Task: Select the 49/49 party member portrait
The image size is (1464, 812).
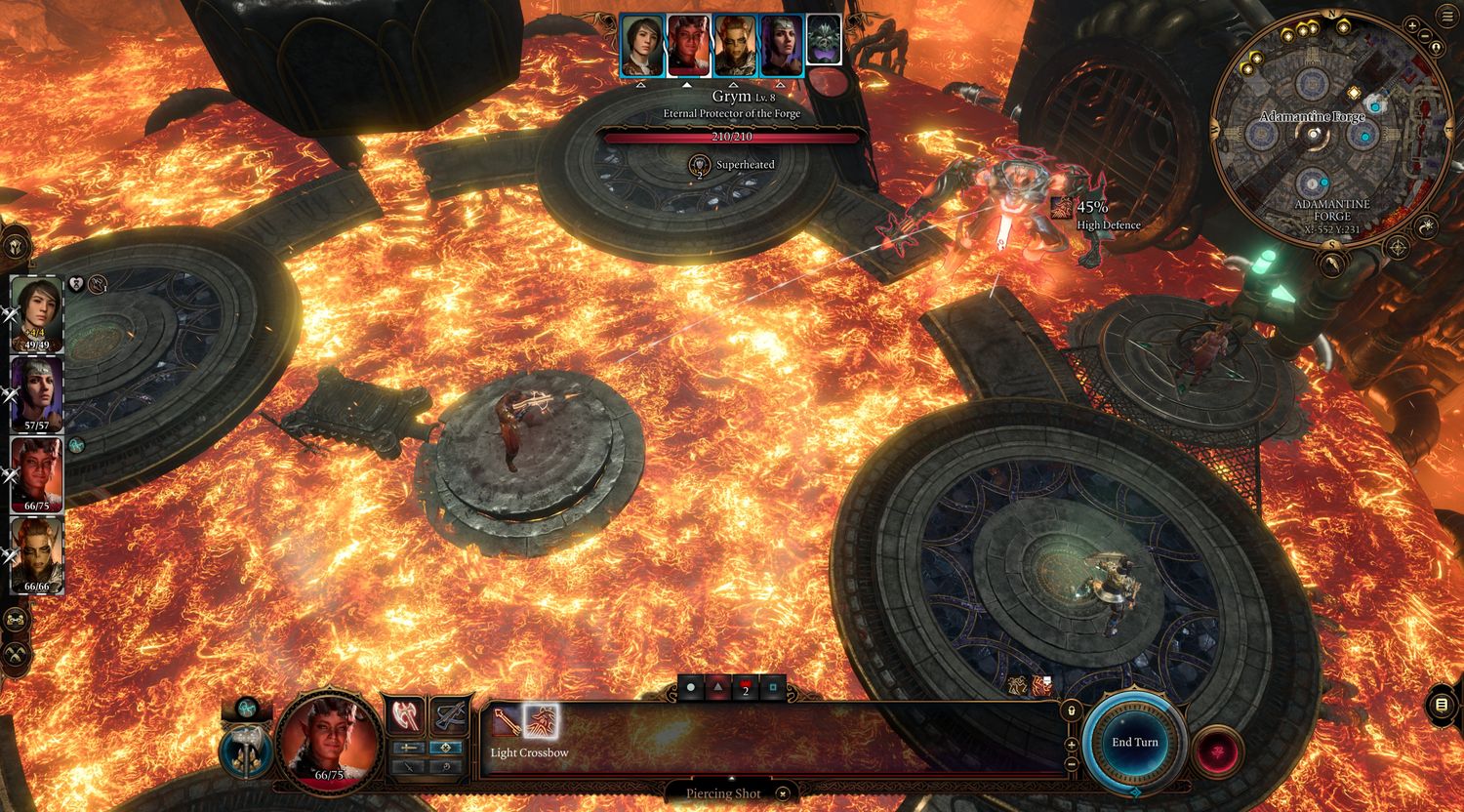Action: click(37, 312)
